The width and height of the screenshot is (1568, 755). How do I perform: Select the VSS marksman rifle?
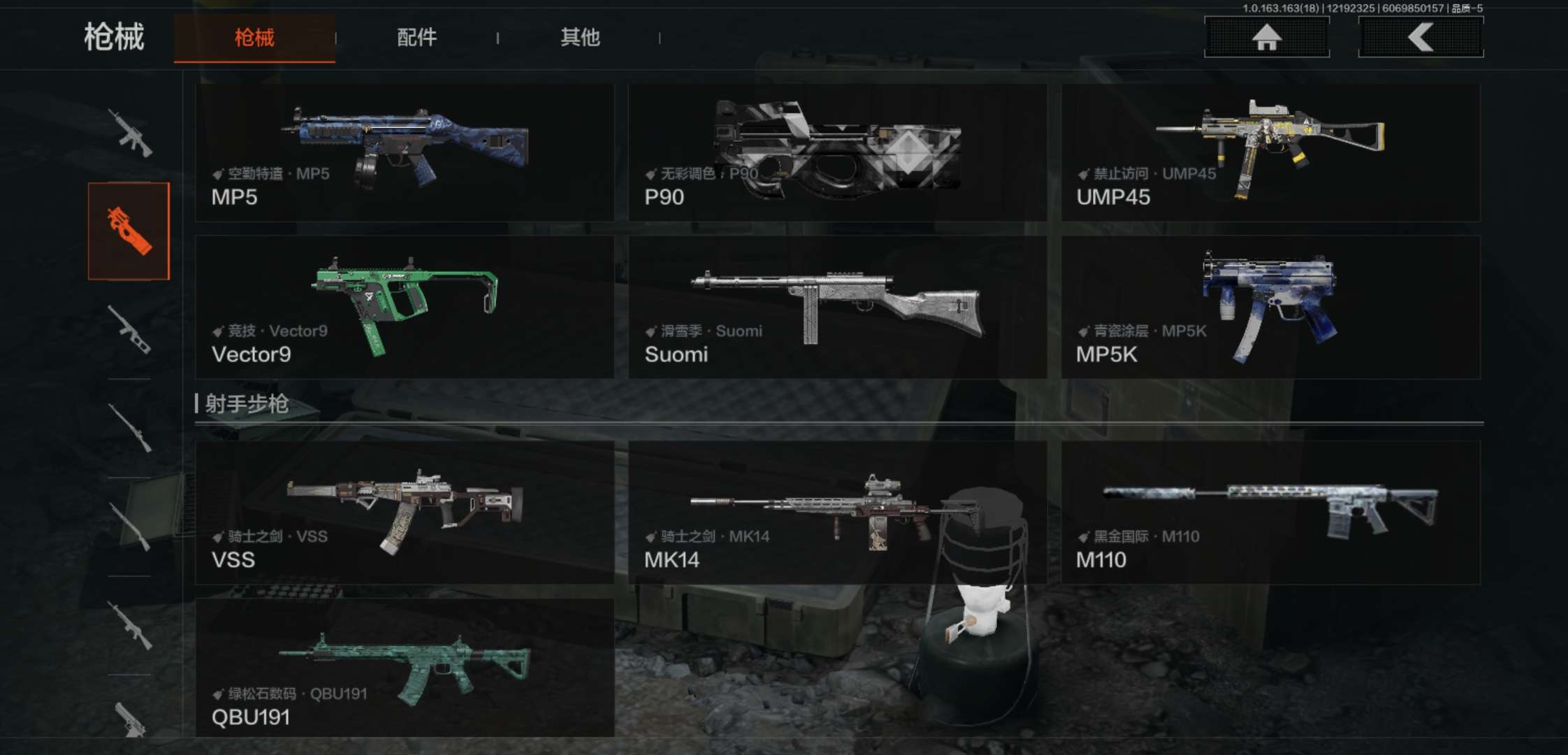tap(405, 512)
